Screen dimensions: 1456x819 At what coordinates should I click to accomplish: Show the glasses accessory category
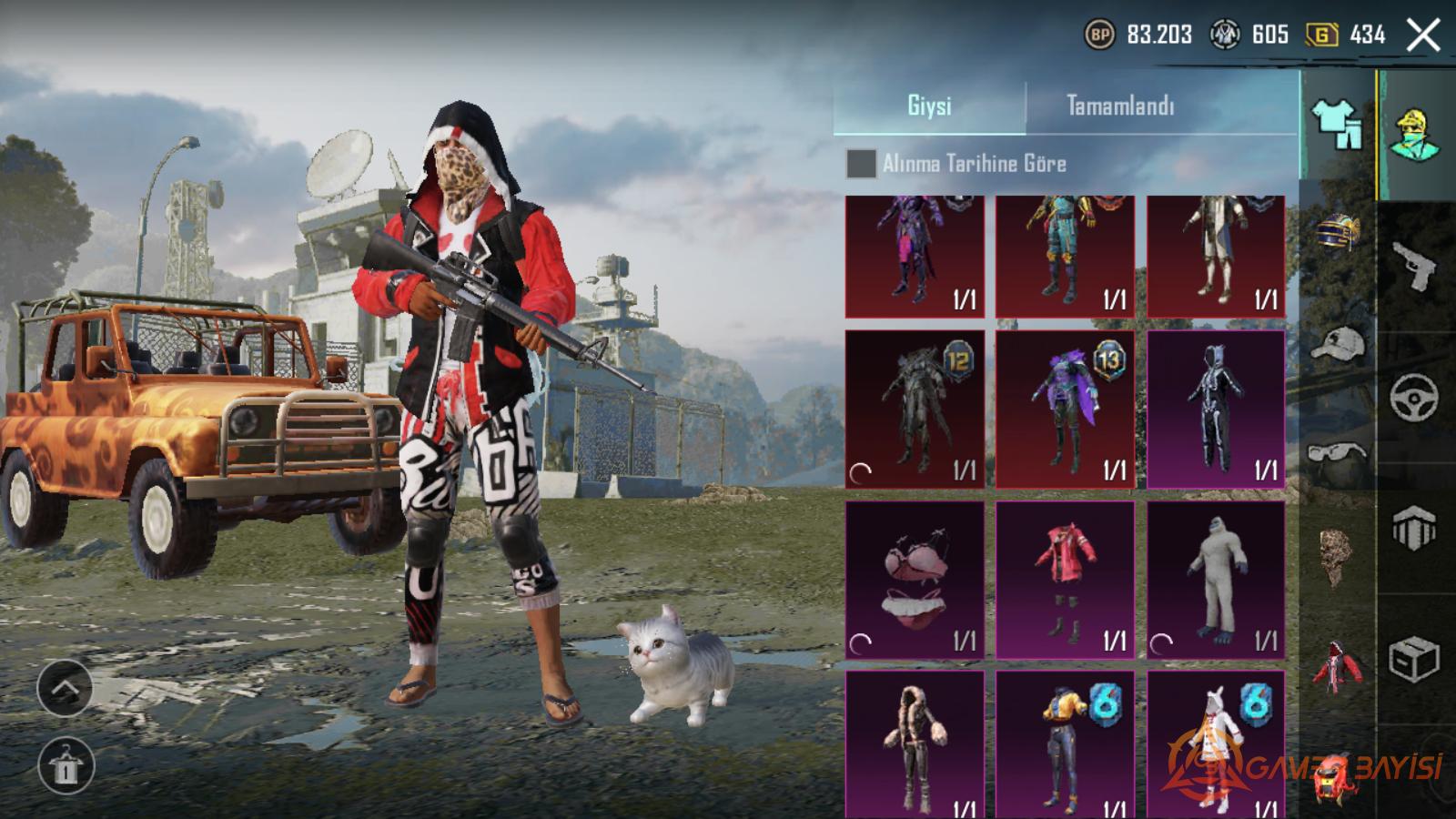pos(1337,452)
